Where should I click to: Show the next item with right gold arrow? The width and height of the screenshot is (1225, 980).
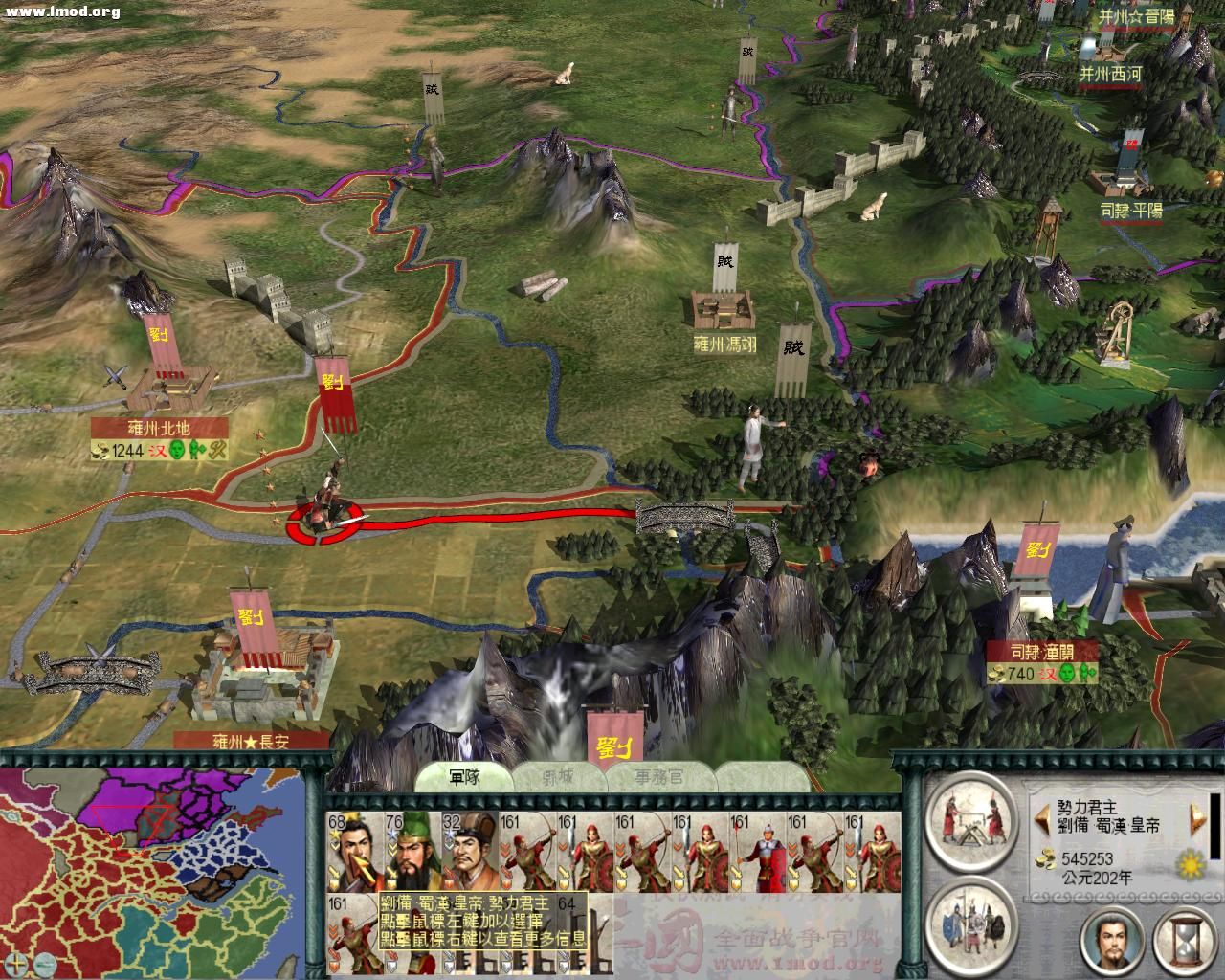(1195, 816)
